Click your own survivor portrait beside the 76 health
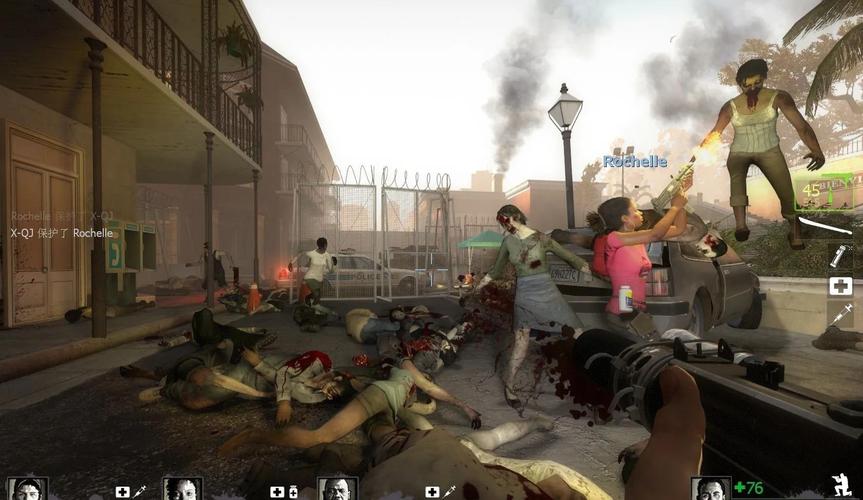This screenshot has width=863, height=500. (710, 488)
